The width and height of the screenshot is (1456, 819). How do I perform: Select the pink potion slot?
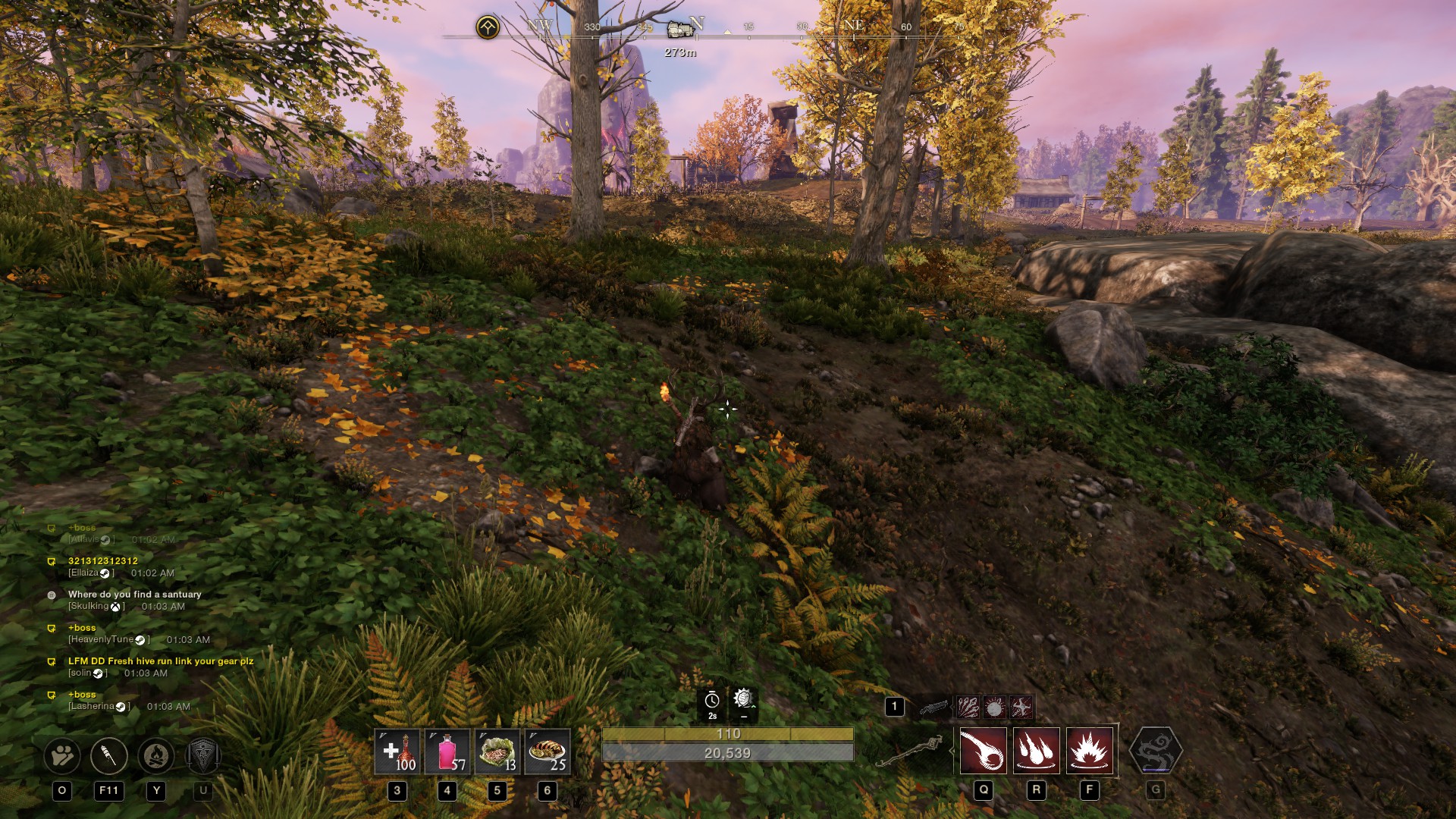pyautogui.click(x=447, y=752)
